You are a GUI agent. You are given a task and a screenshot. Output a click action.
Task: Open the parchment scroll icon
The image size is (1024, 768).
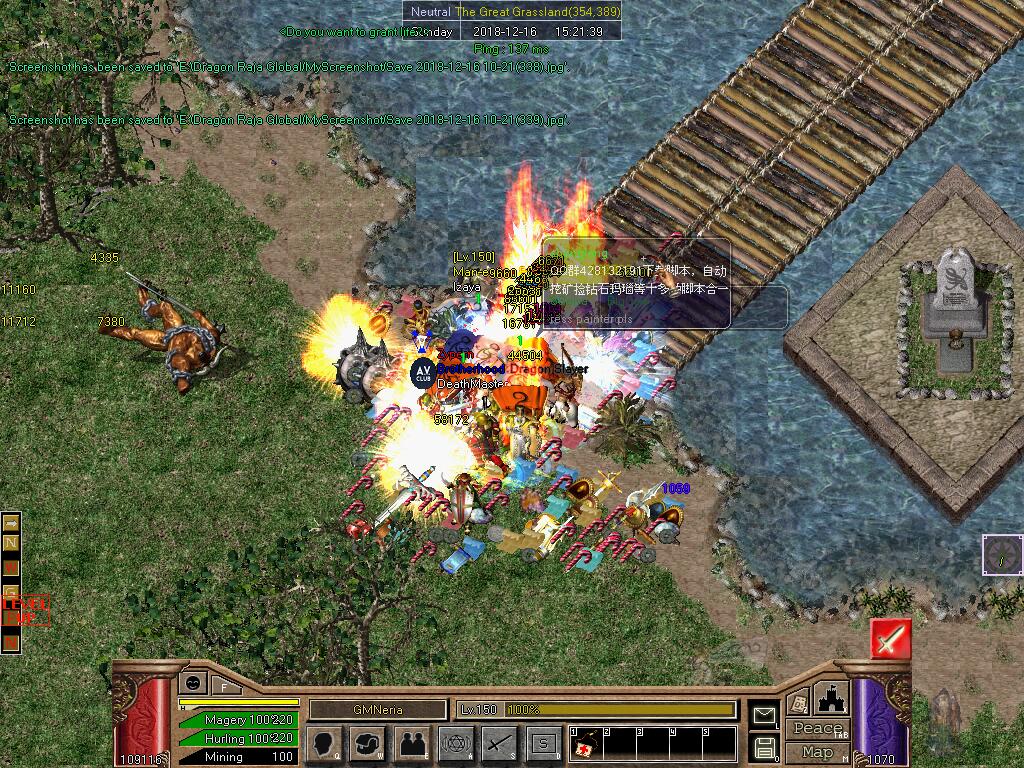click(798, 703)
